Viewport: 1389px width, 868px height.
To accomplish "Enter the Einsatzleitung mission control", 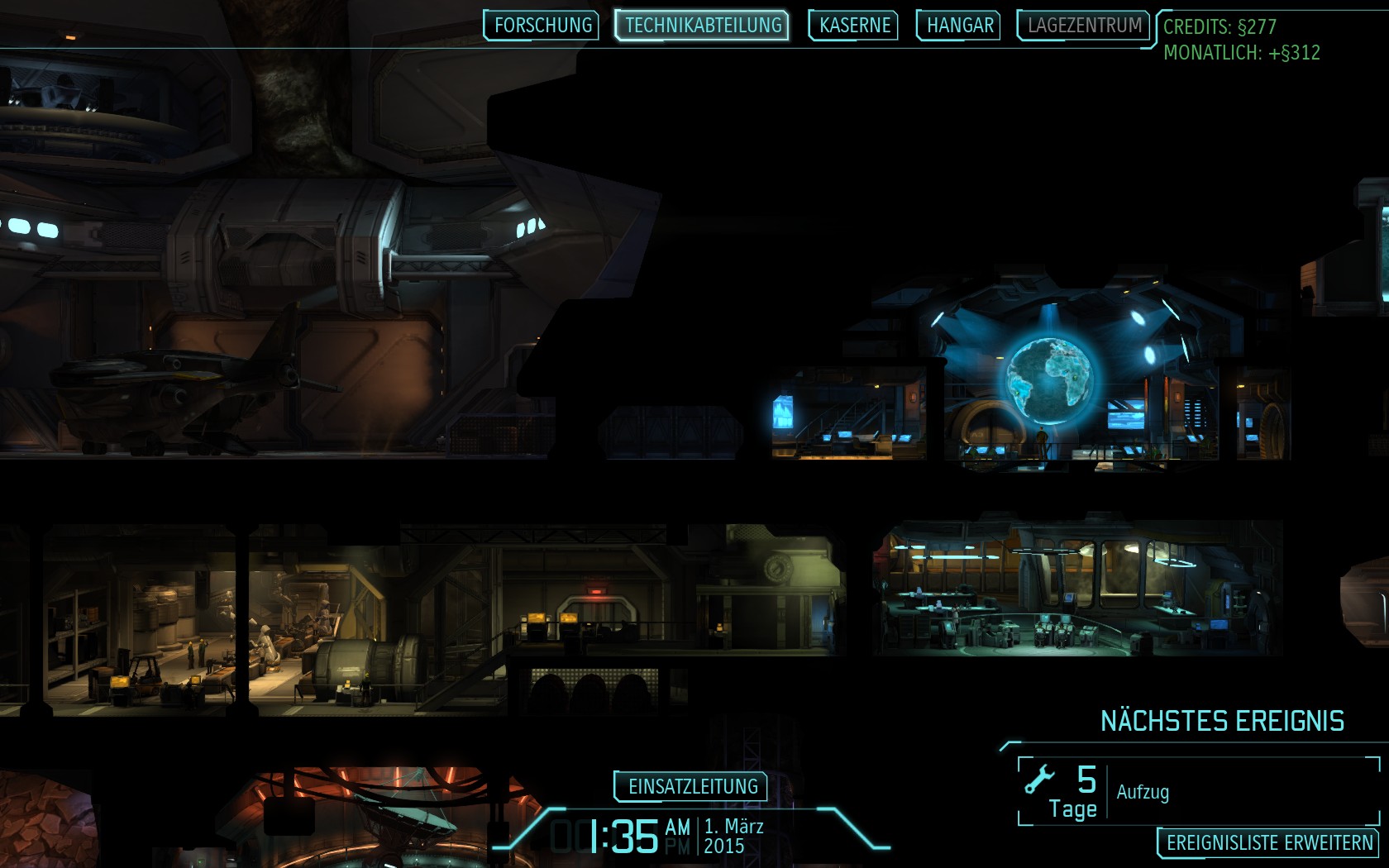I will (692, 786).
